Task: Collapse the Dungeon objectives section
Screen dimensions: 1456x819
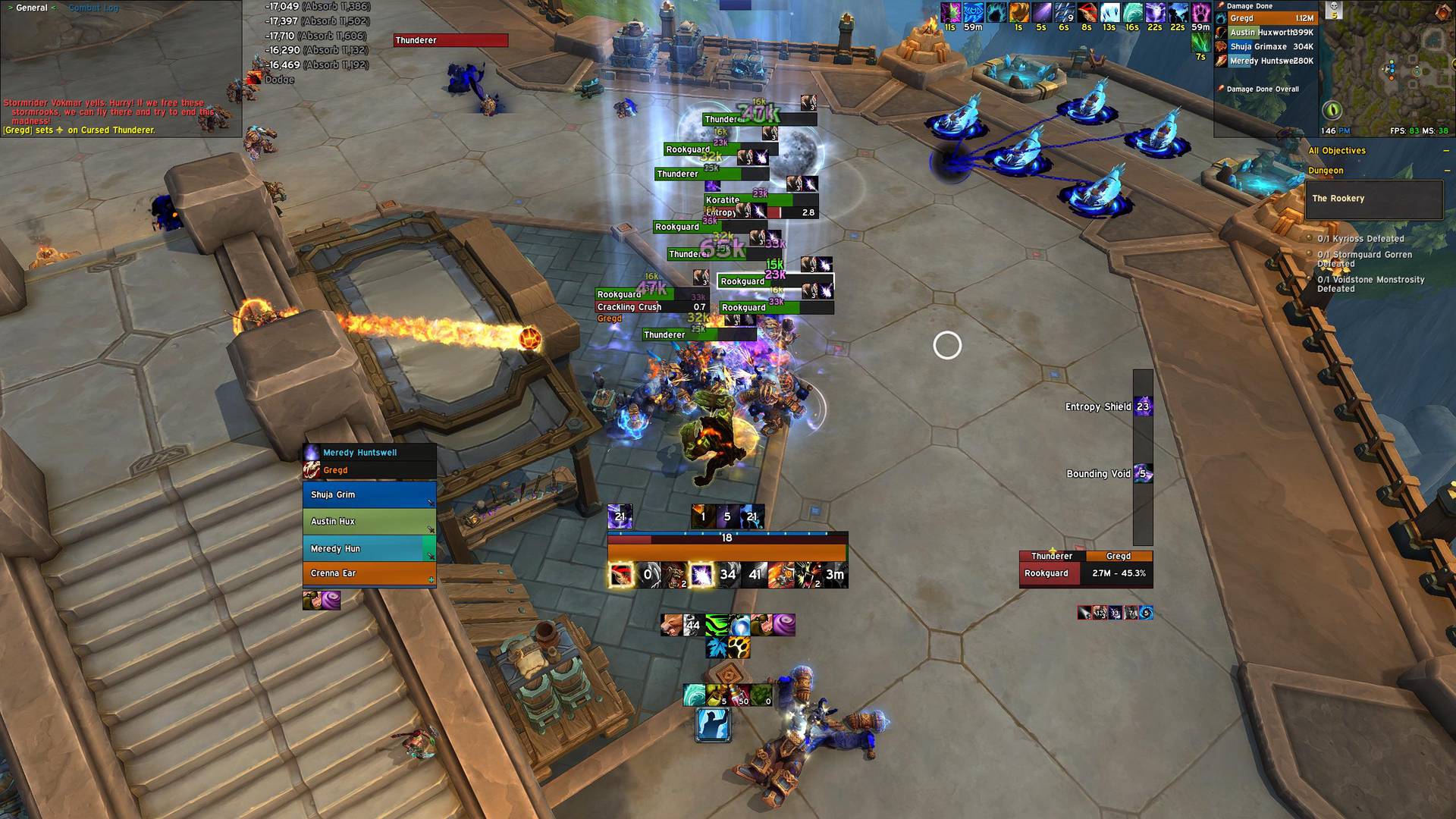Action: pos(1446,171)
